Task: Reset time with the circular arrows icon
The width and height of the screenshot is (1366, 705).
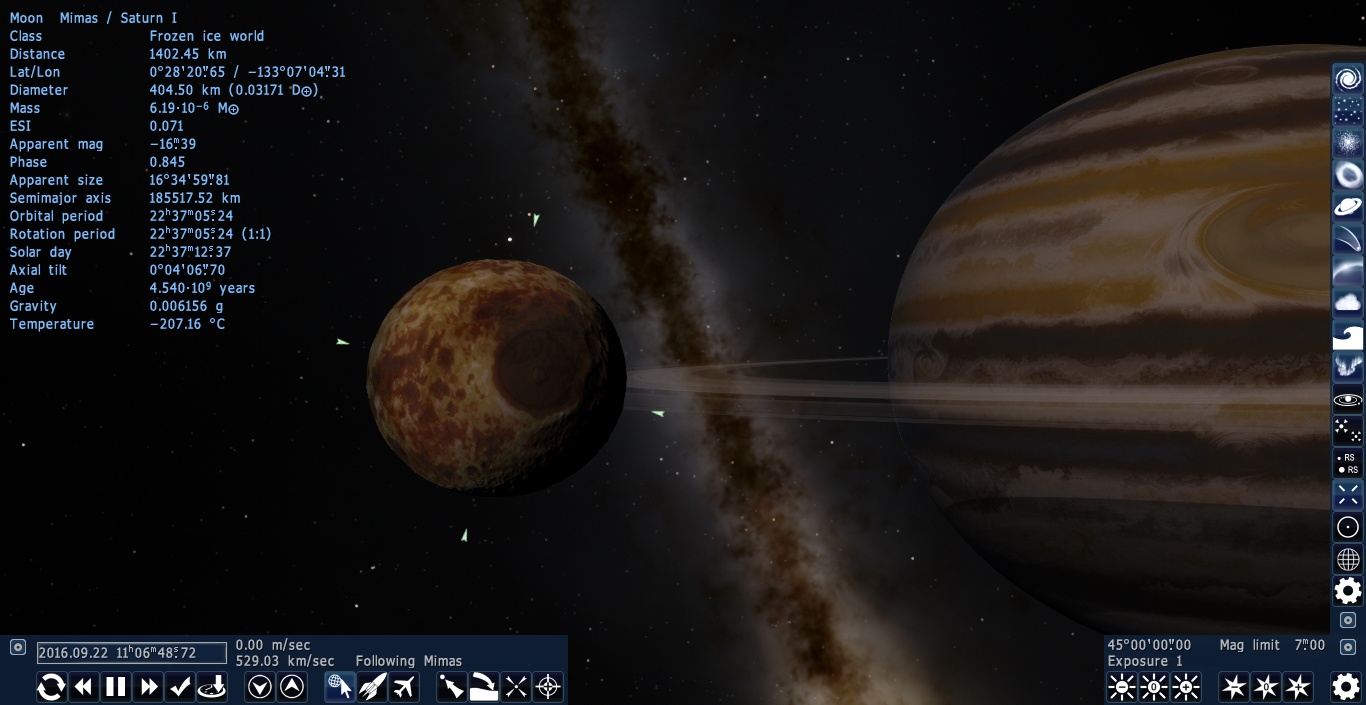Action: (x=51, y=687)
